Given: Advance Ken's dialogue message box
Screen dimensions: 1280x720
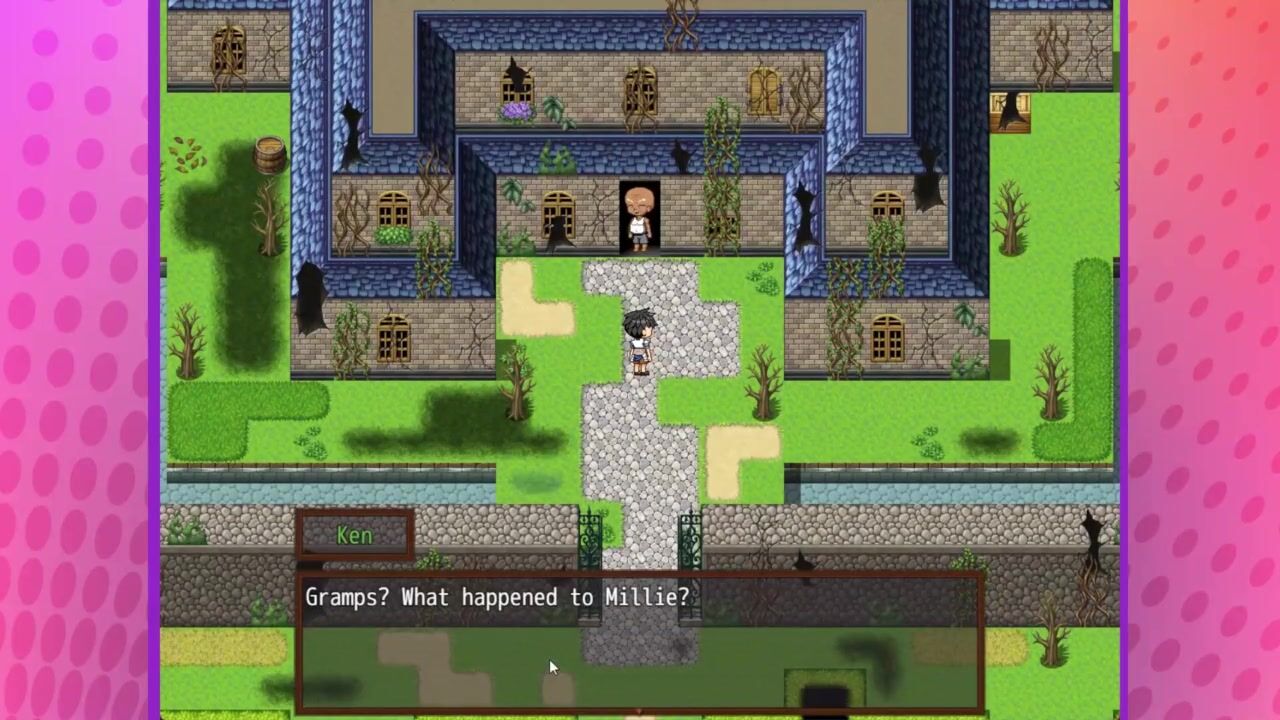Looking at the screenshot, I should [640, 640].
